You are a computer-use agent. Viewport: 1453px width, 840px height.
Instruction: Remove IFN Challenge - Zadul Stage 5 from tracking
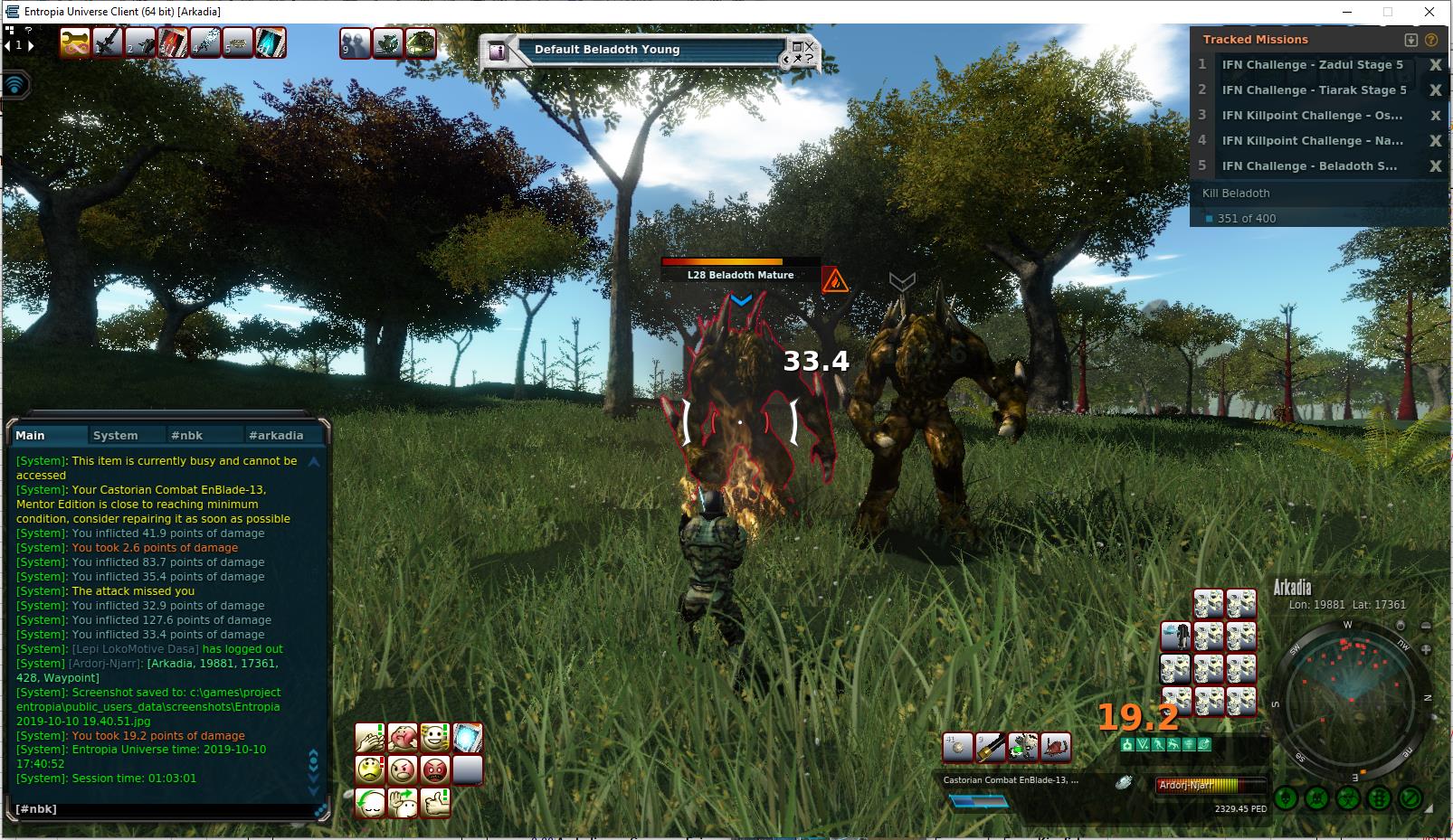(x=1435, y=65)
